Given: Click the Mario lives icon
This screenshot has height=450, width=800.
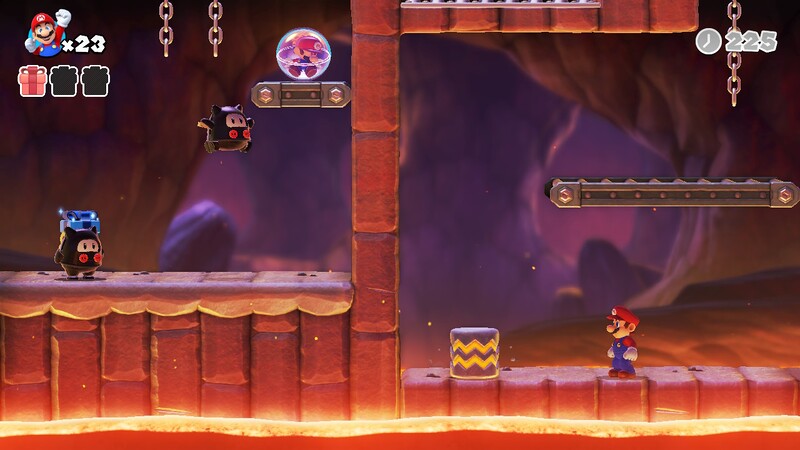Looking at the screenshot, I should tap(45, 33).
